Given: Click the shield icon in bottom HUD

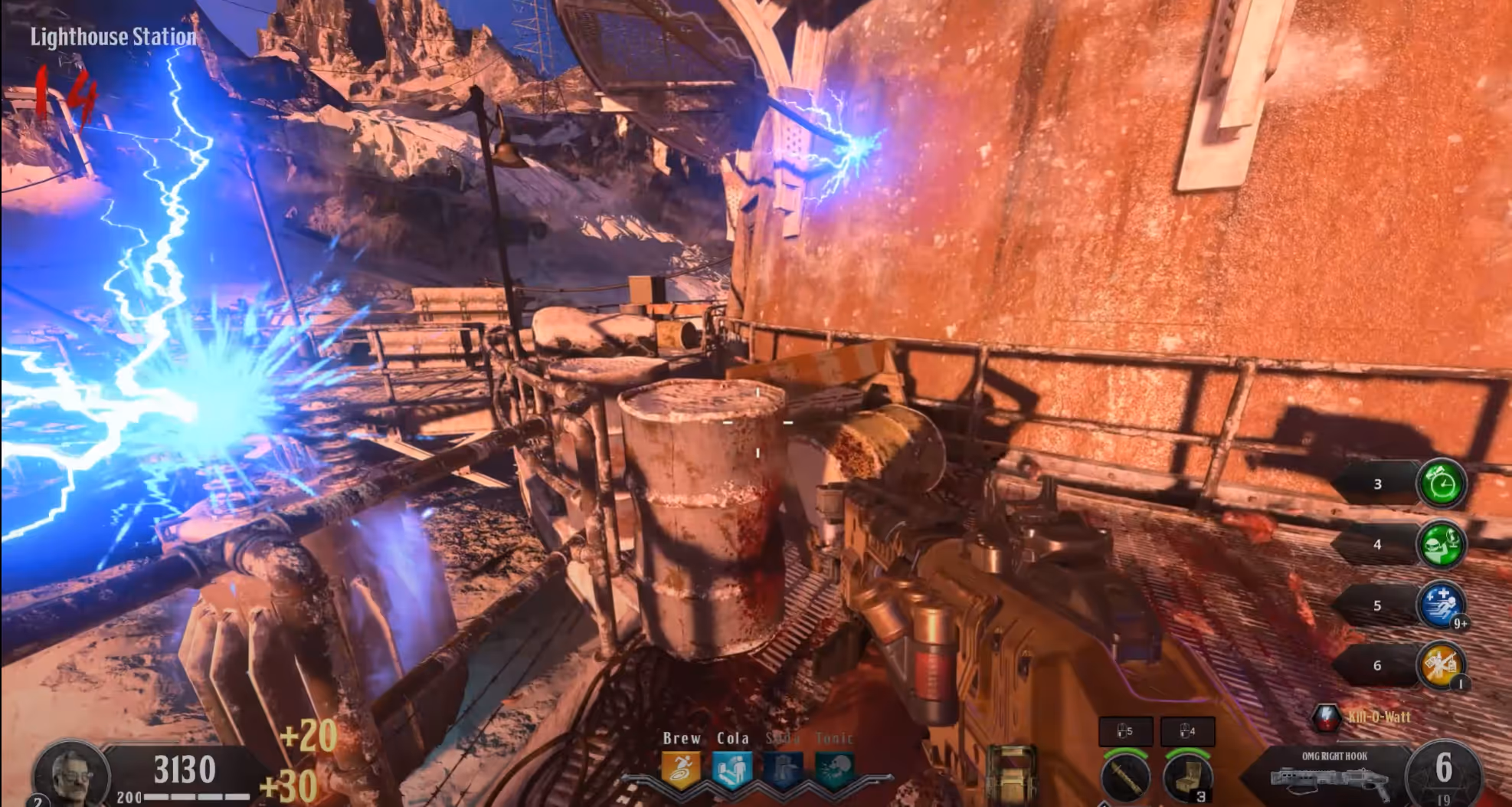Looking at the screenshot, I should [1013, 774].
